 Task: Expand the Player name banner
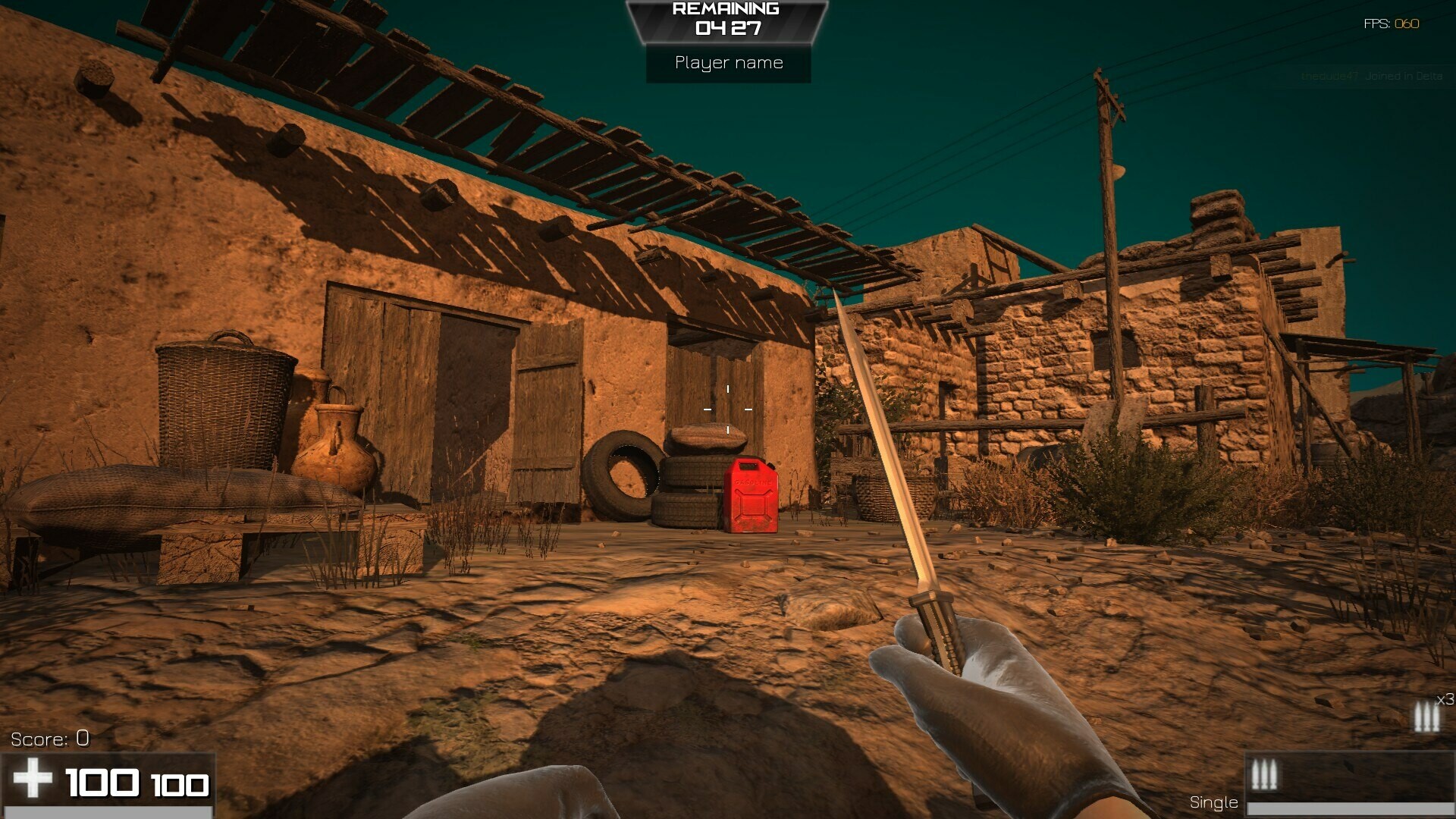726,63
